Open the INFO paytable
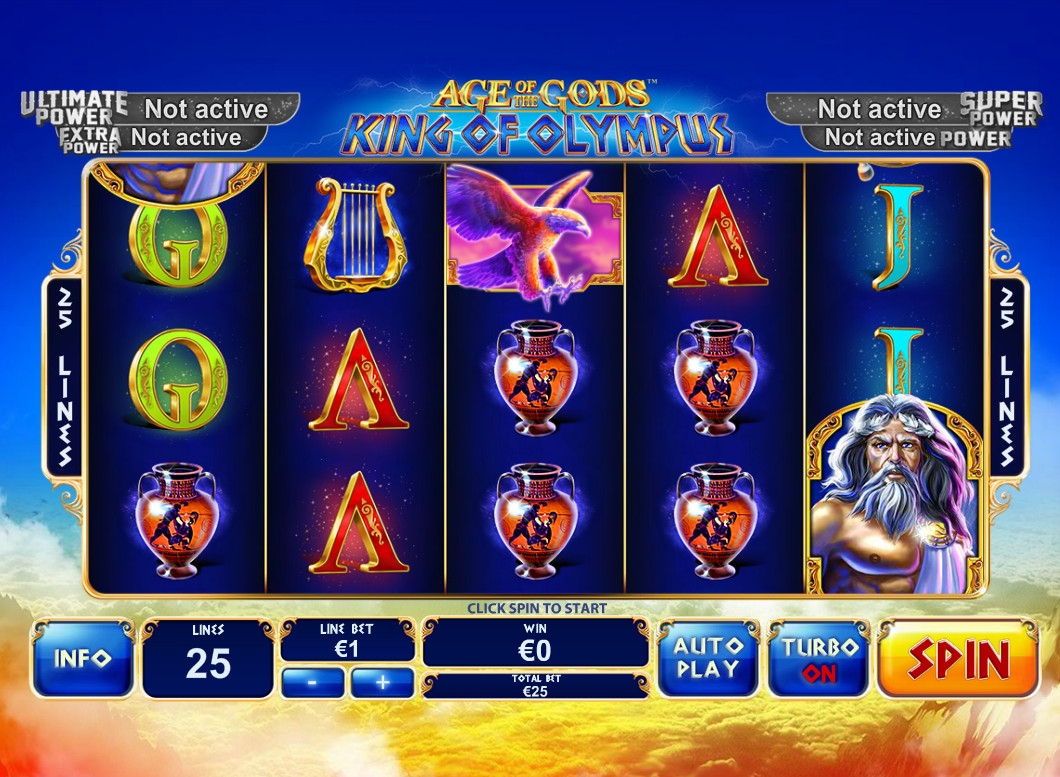The height and width of the screenshot is (777, 1060). pos(82,659)
